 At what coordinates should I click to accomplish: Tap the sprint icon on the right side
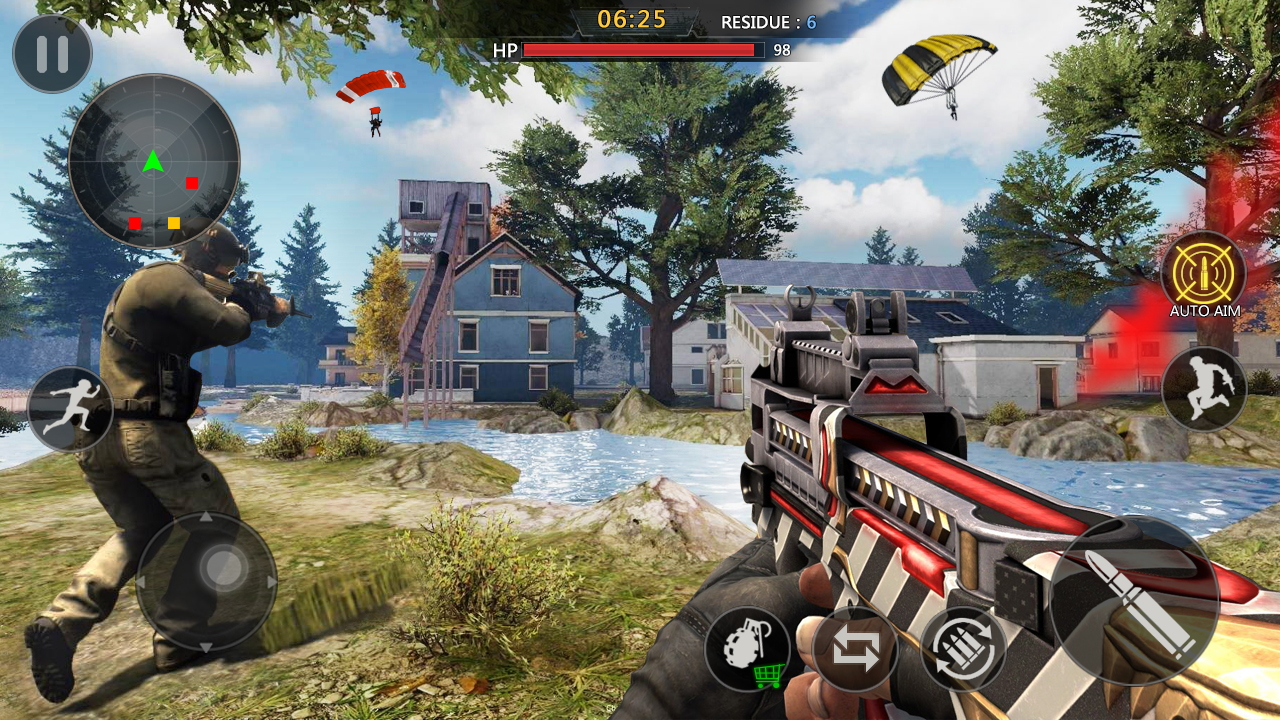[x=1203, y=390]
